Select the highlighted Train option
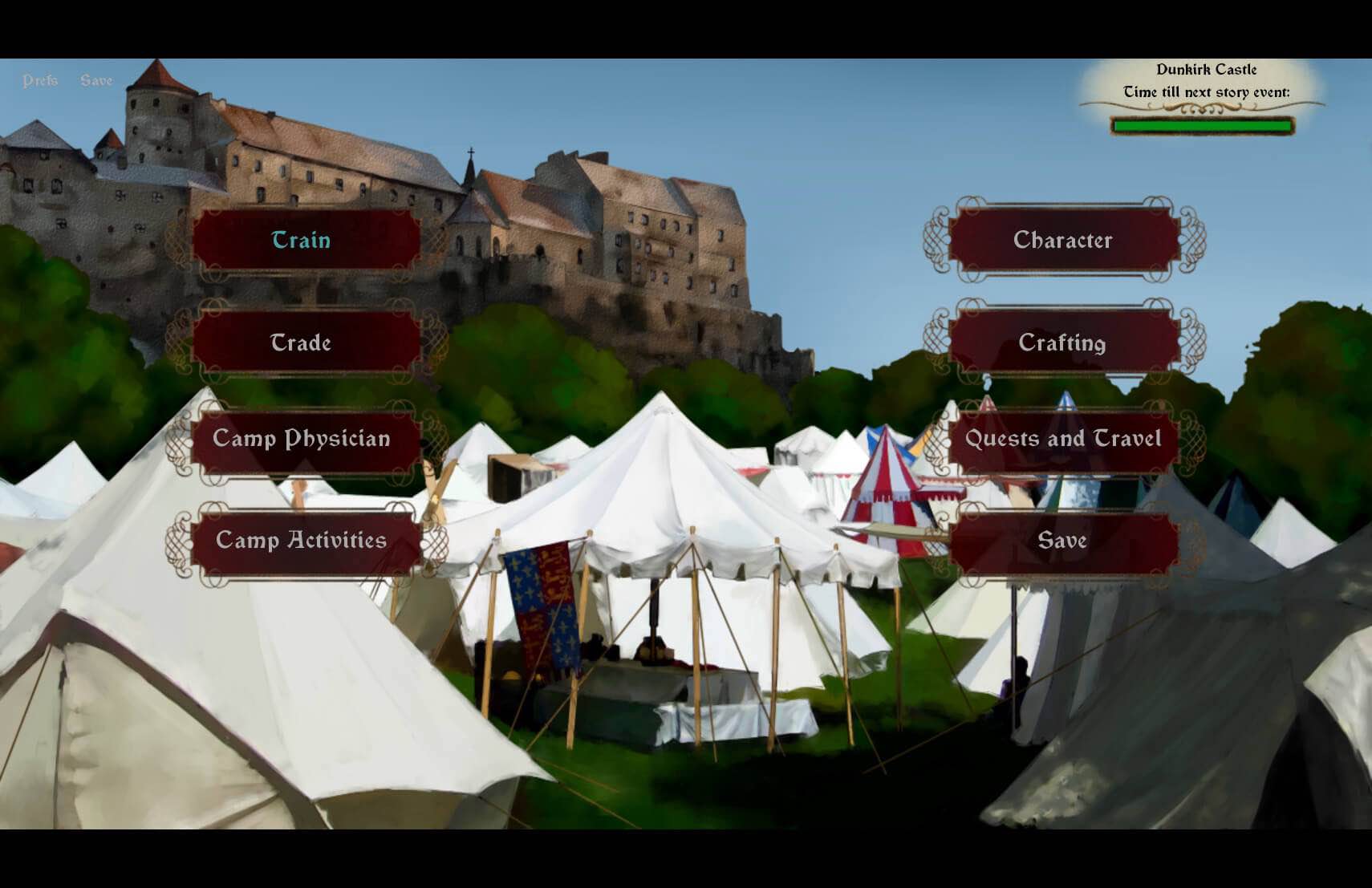1372x888 pixels. tap(303, 241)
